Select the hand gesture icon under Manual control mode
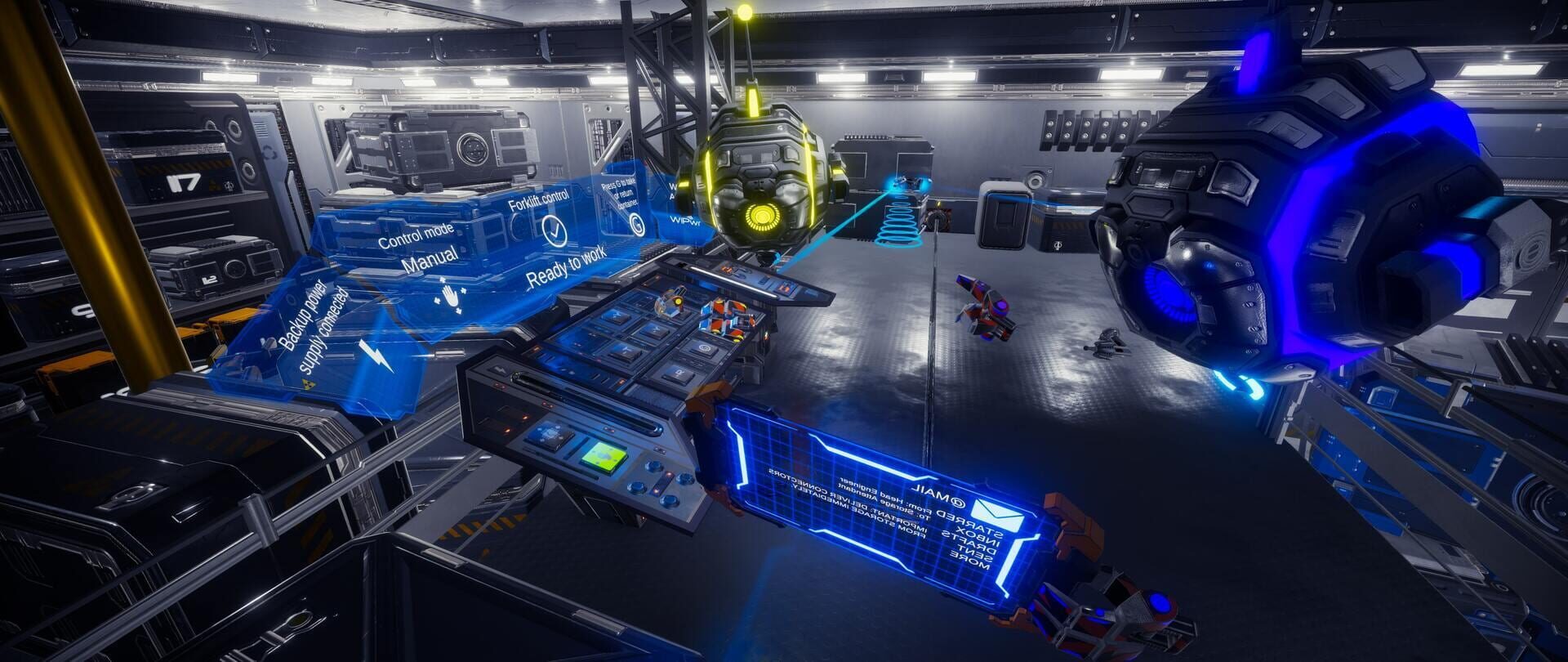Viewport: 1568px width, 662px height. [x=450, y=297]
